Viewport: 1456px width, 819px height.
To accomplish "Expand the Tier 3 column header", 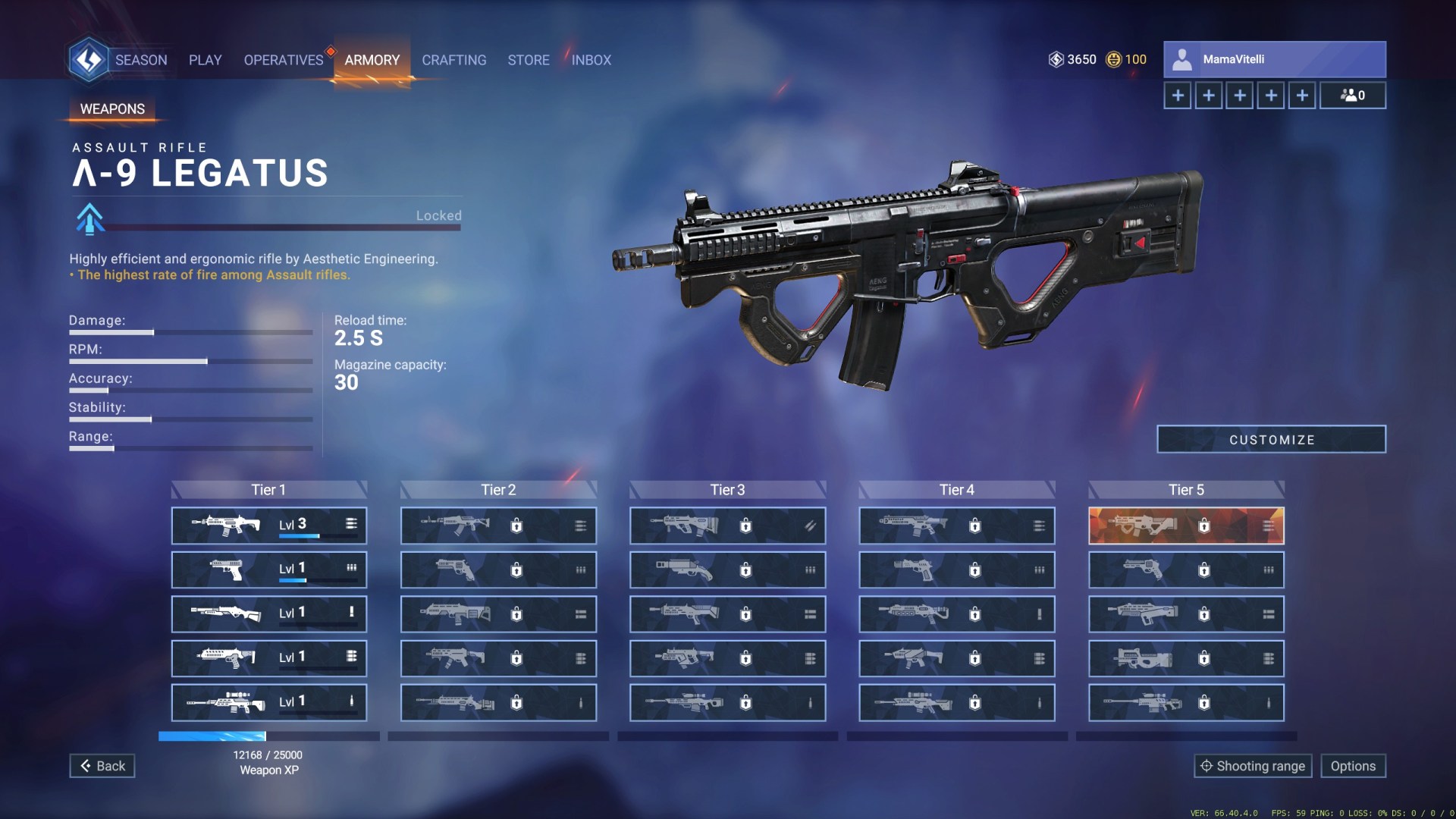I will click(x=726, y=490).
